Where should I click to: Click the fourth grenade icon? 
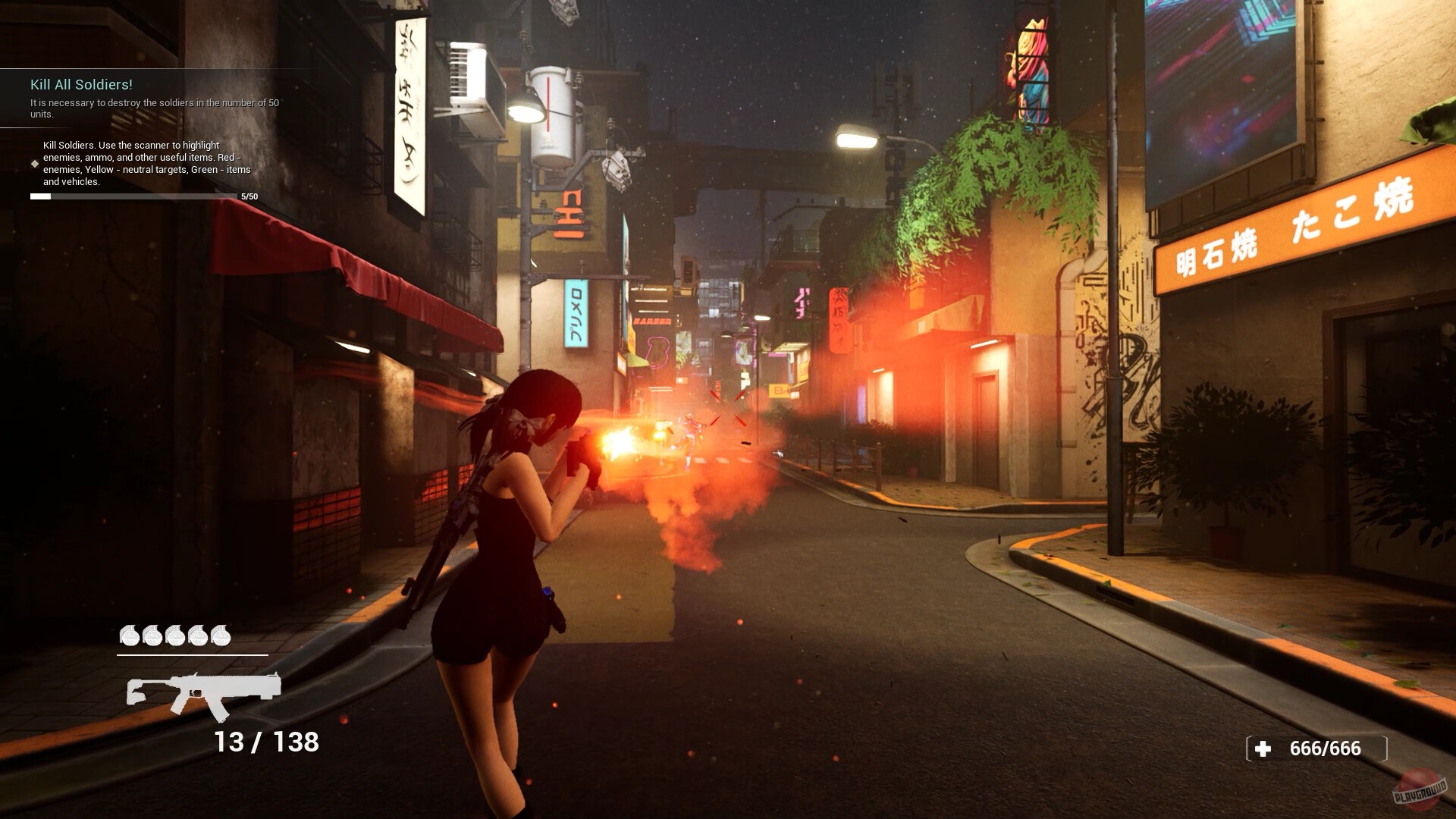[199, 637]
